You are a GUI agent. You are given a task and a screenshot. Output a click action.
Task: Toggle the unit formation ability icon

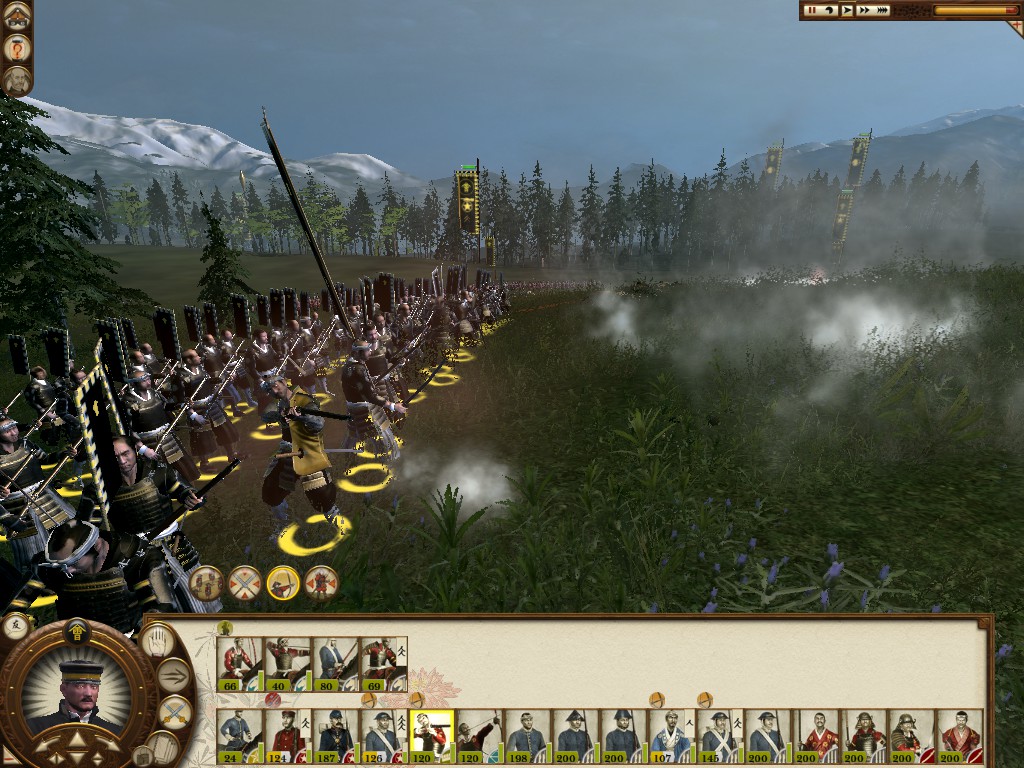point(206,582)
